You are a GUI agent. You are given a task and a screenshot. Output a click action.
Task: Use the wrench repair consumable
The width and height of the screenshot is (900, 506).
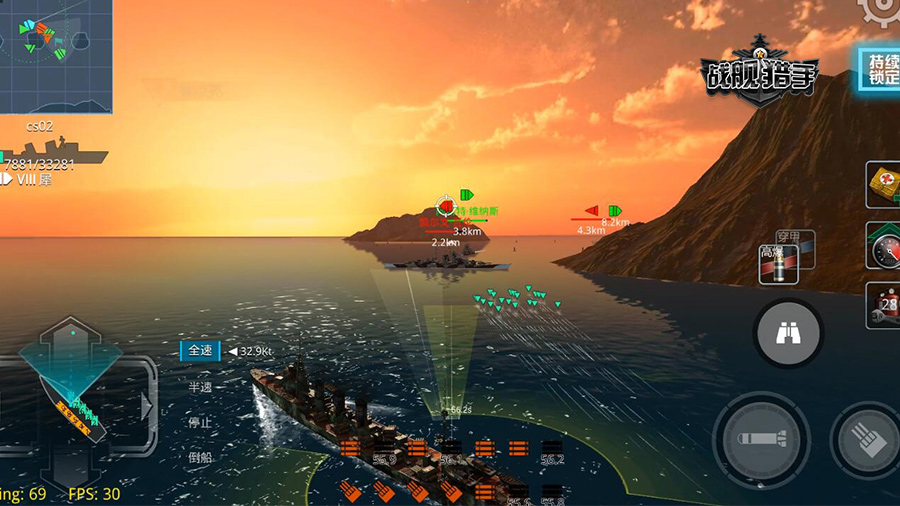tap(884, 305)
